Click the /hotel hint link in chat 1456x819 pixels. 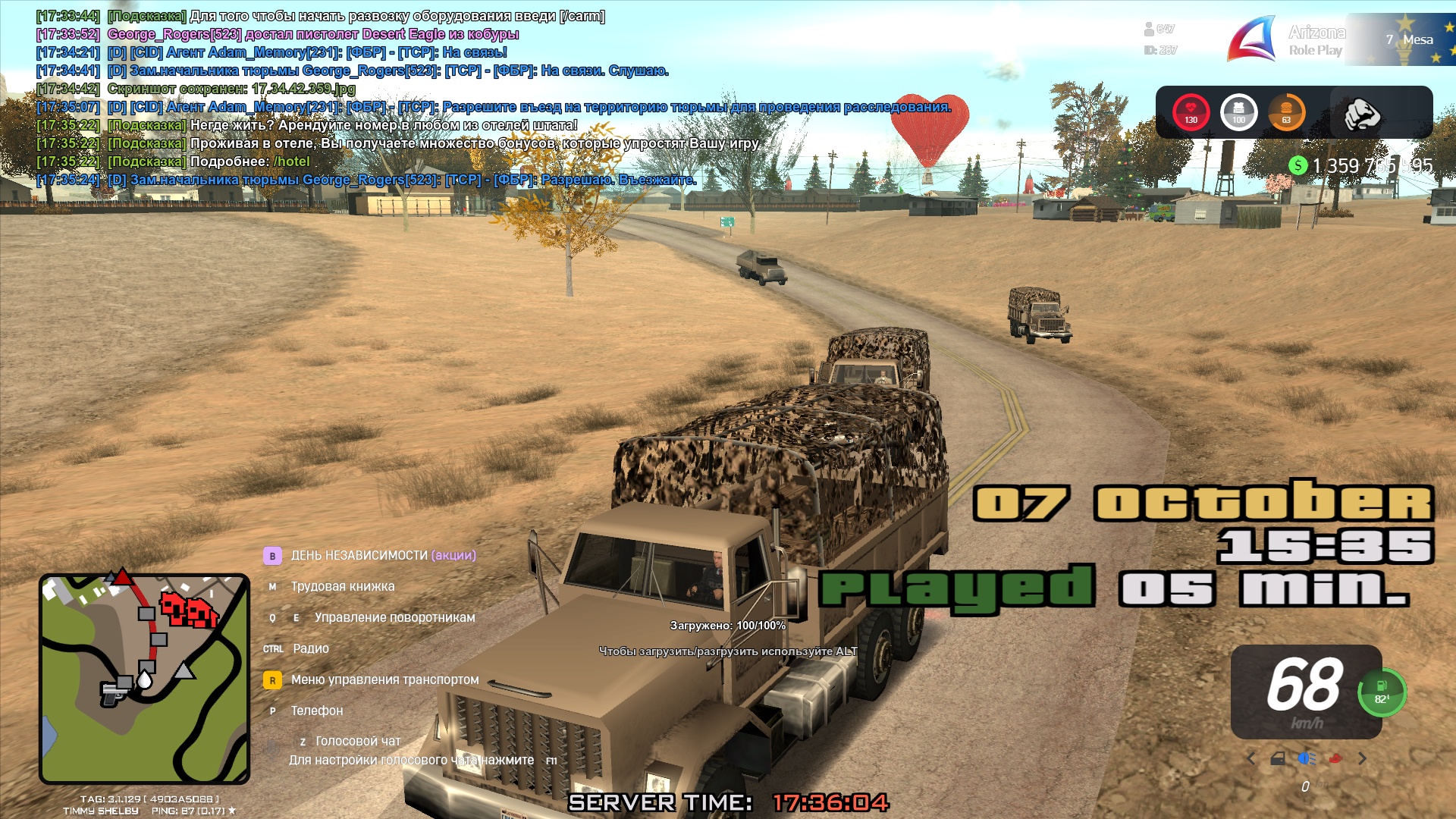click(292, 162)
